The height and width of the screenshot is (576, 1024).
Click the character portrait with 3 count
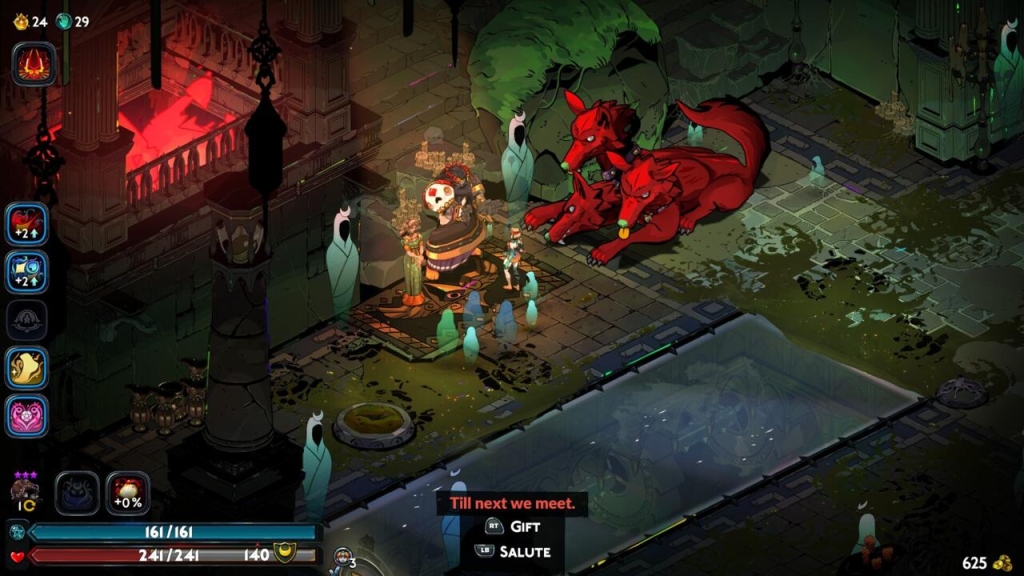pyautogui.click(x=343, y=558)
